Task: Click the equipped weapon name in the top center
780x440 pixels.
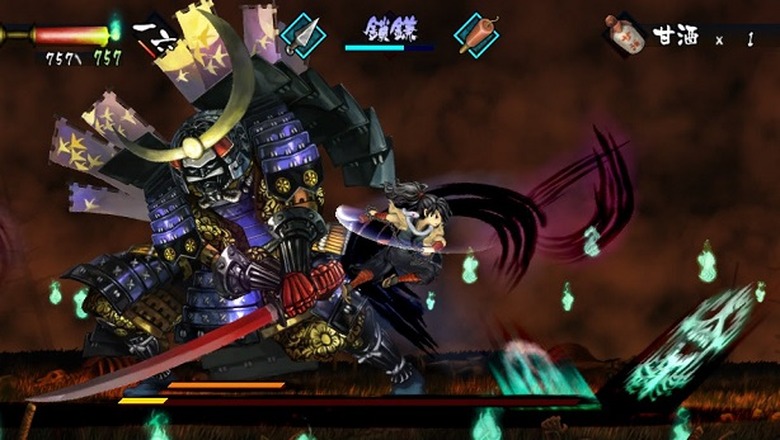Action: click(389, 27)
